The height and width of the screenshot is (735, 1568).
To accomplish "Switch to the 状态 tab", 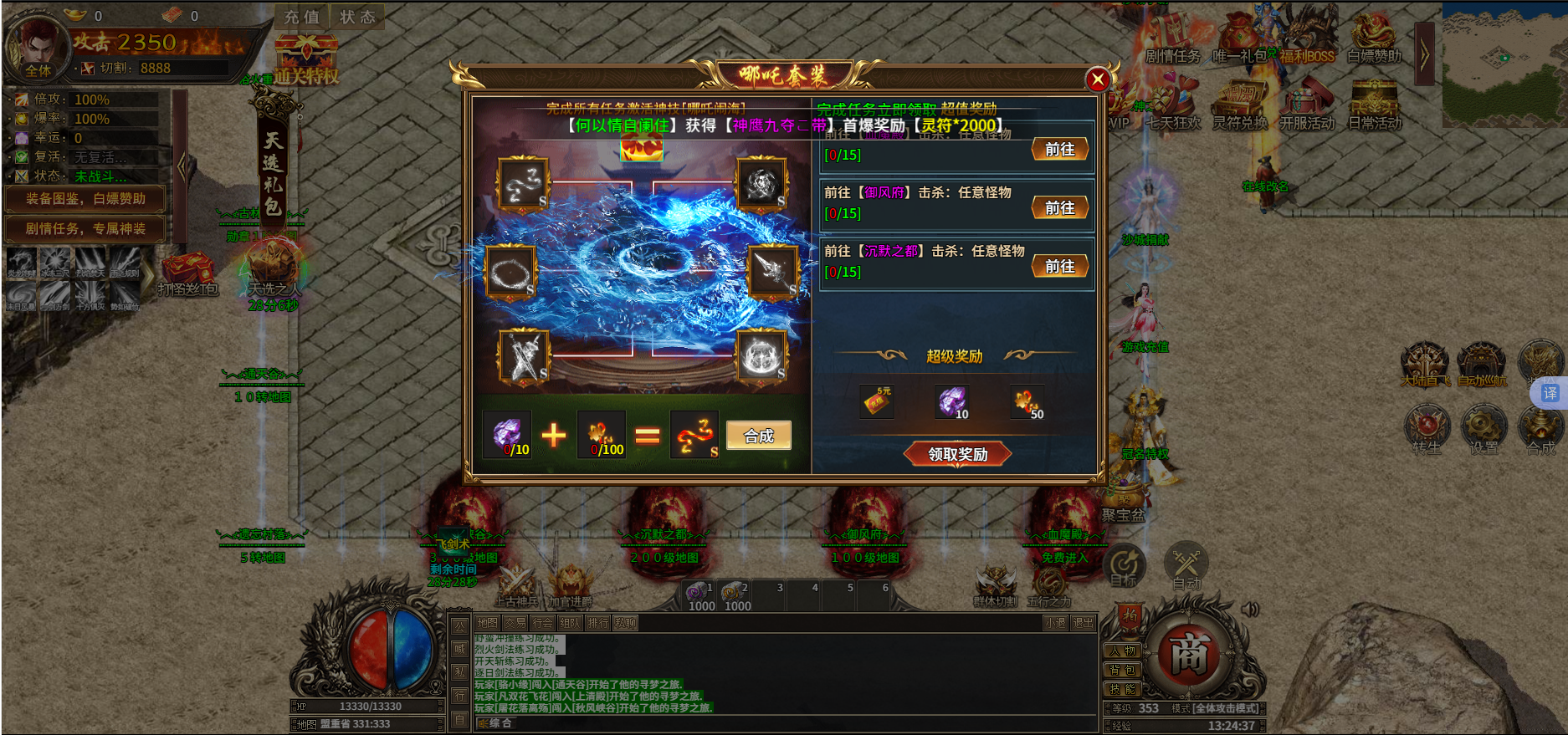I will 358,15.
